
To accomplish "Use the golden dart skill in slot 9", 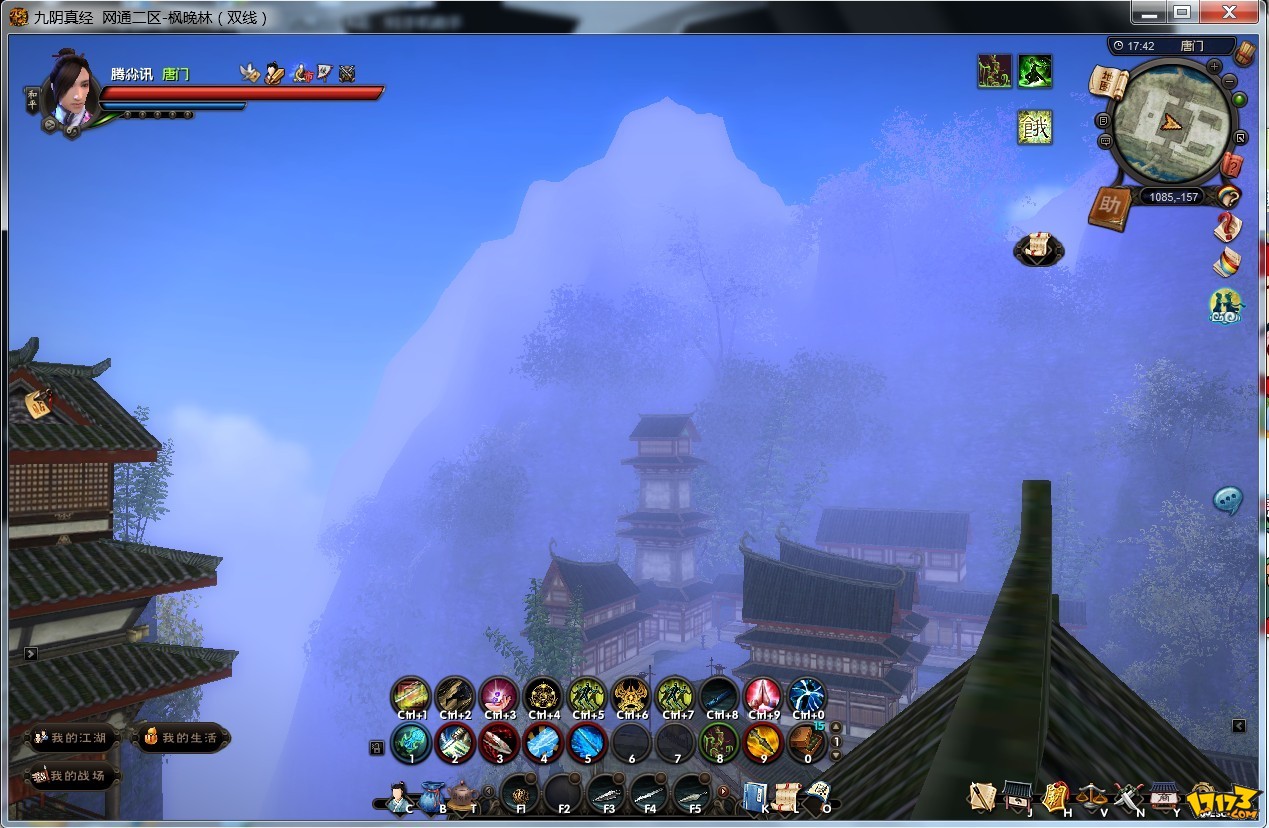I will pyautogui.click(x=763, y=742).
